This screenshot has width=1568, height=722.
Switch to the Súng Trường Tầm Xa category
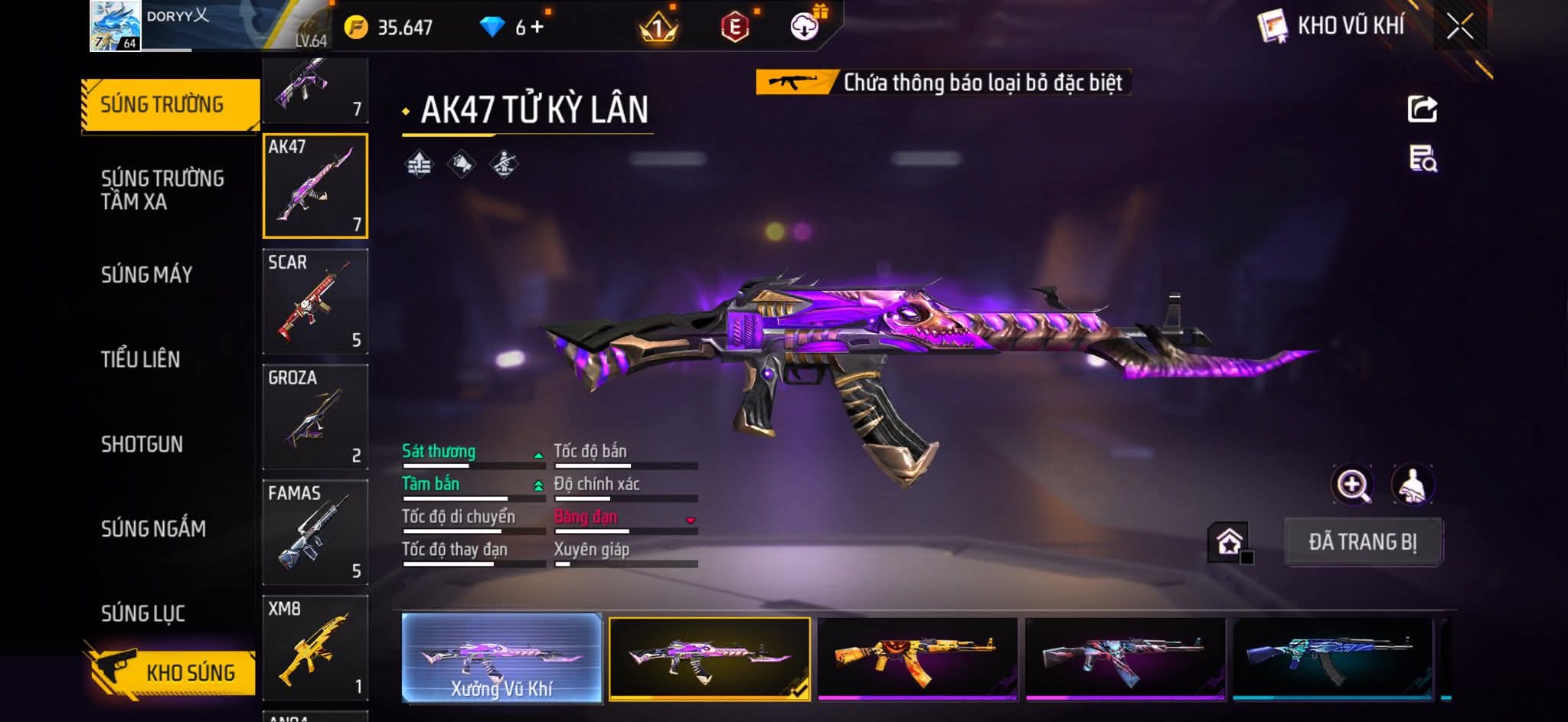pyautogui.click(x=162, y=190)
